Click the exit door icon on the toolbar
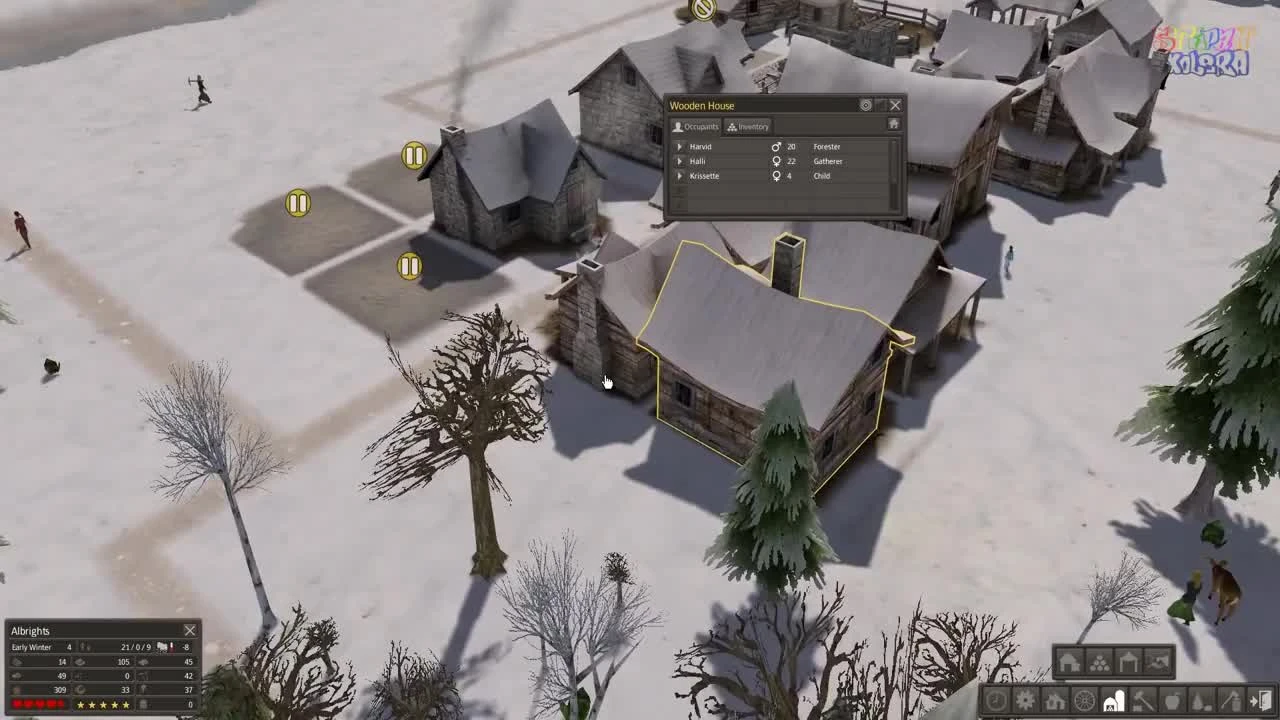 pos(1260,701)
